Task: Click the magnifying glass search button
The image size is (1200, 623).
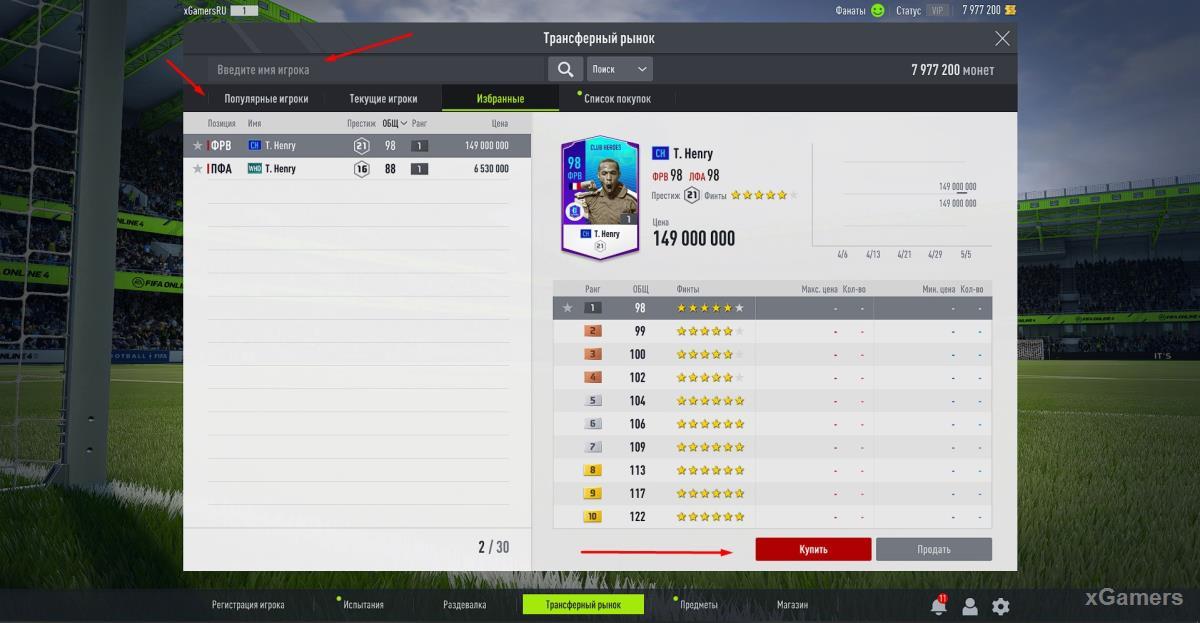Action: point(565,69)
